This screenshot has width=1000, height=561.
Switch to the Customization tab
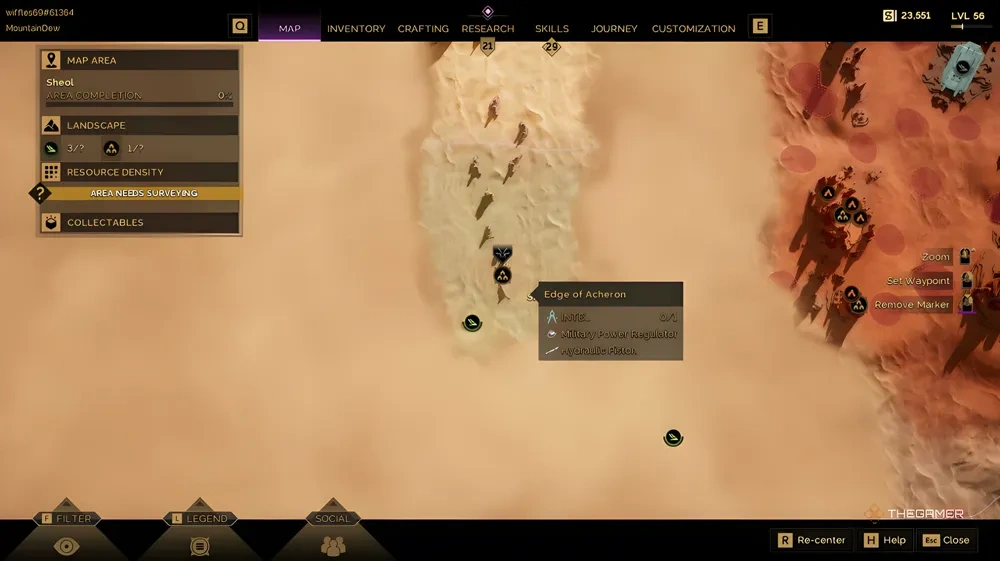693,29
